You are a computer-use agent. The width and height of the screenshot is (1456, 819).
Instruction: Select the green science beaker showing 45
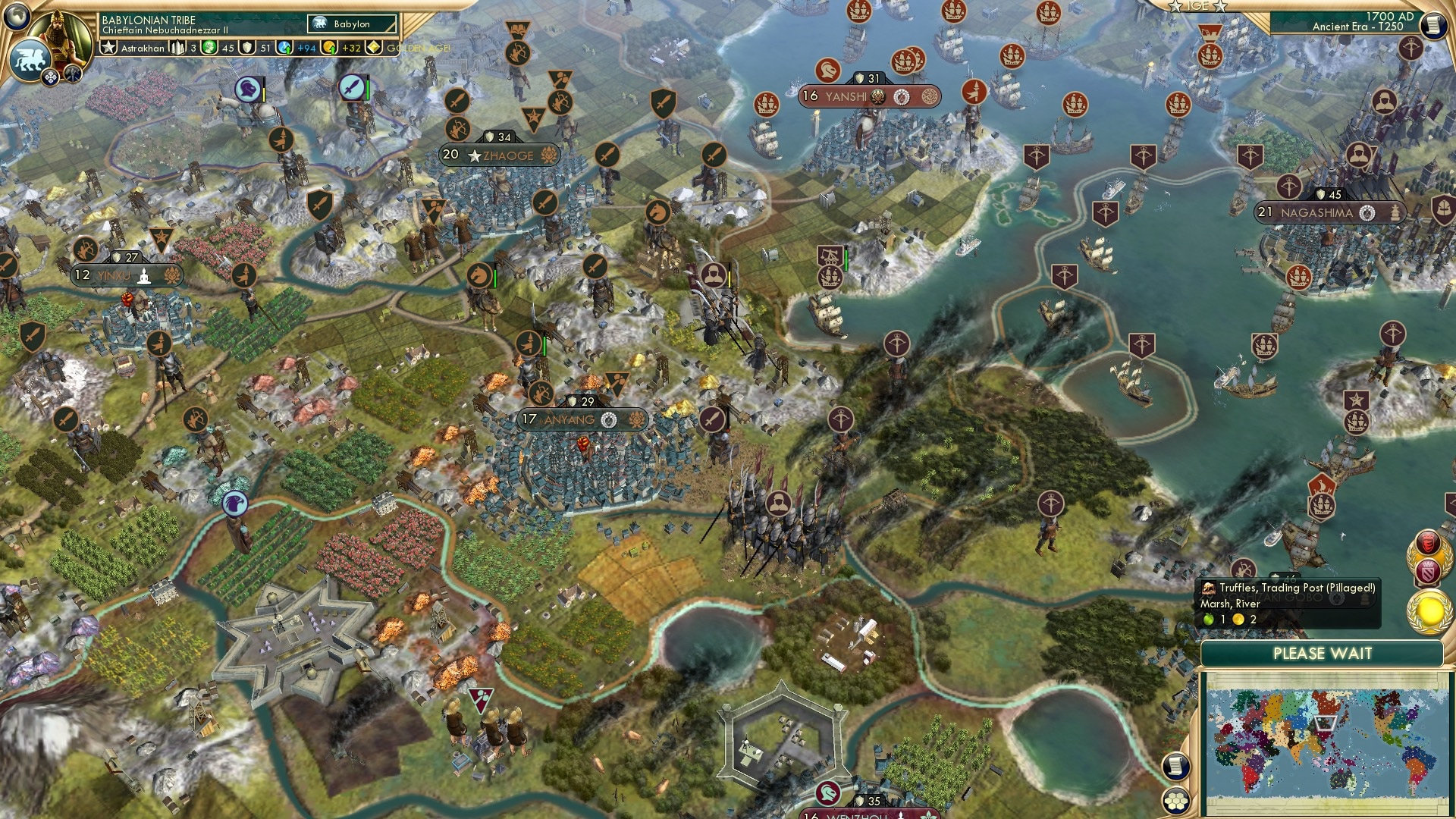point(209,48)
